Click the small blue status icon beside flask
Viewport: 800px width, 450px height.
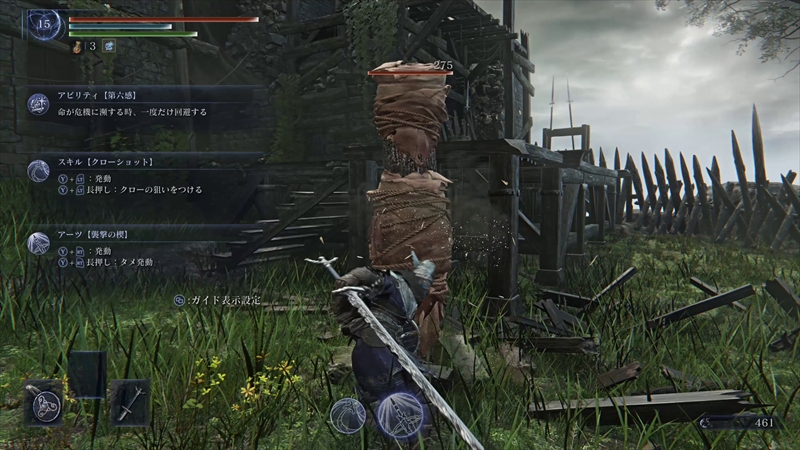[x=108, y=45]
